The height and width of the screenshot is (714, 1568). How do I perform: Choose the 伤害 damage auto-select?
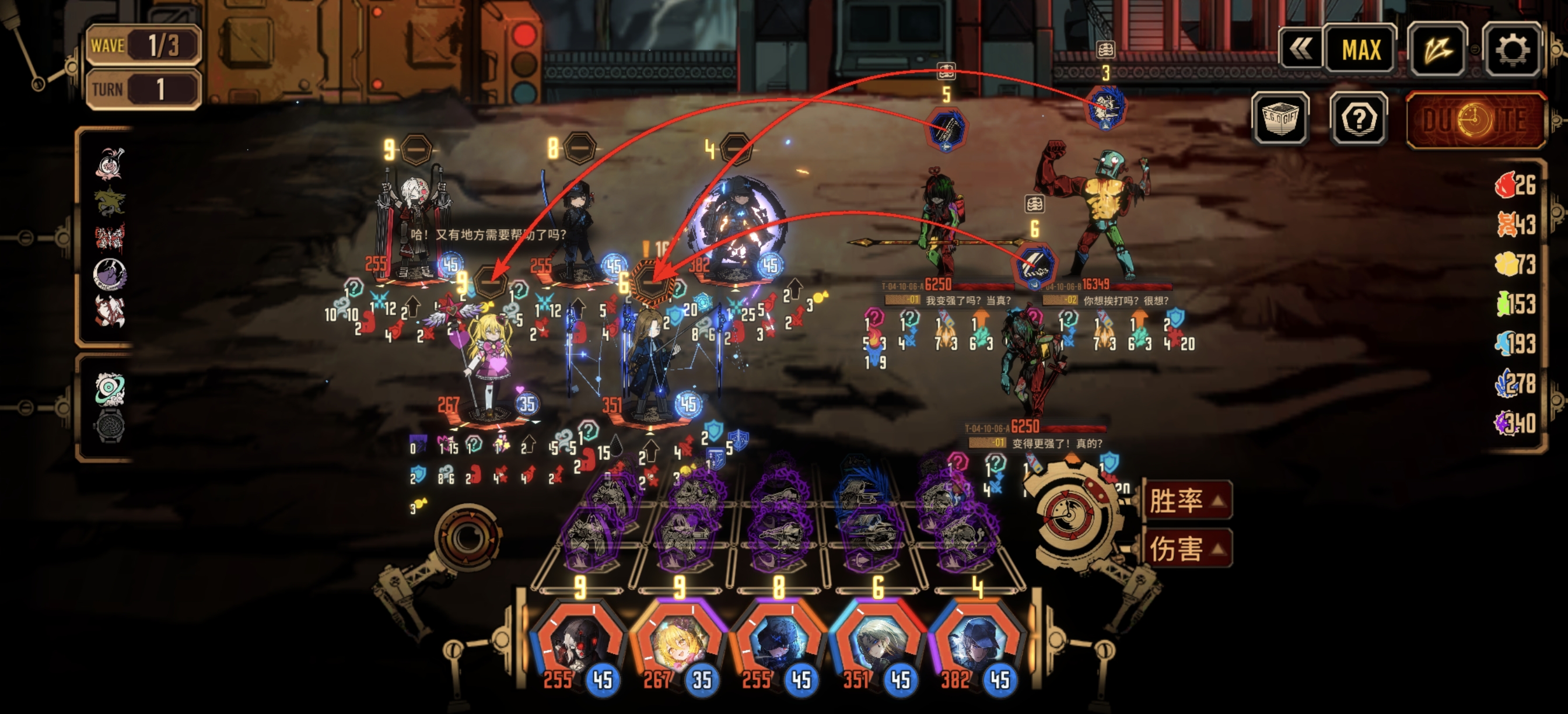click(x=1186, y=548)
